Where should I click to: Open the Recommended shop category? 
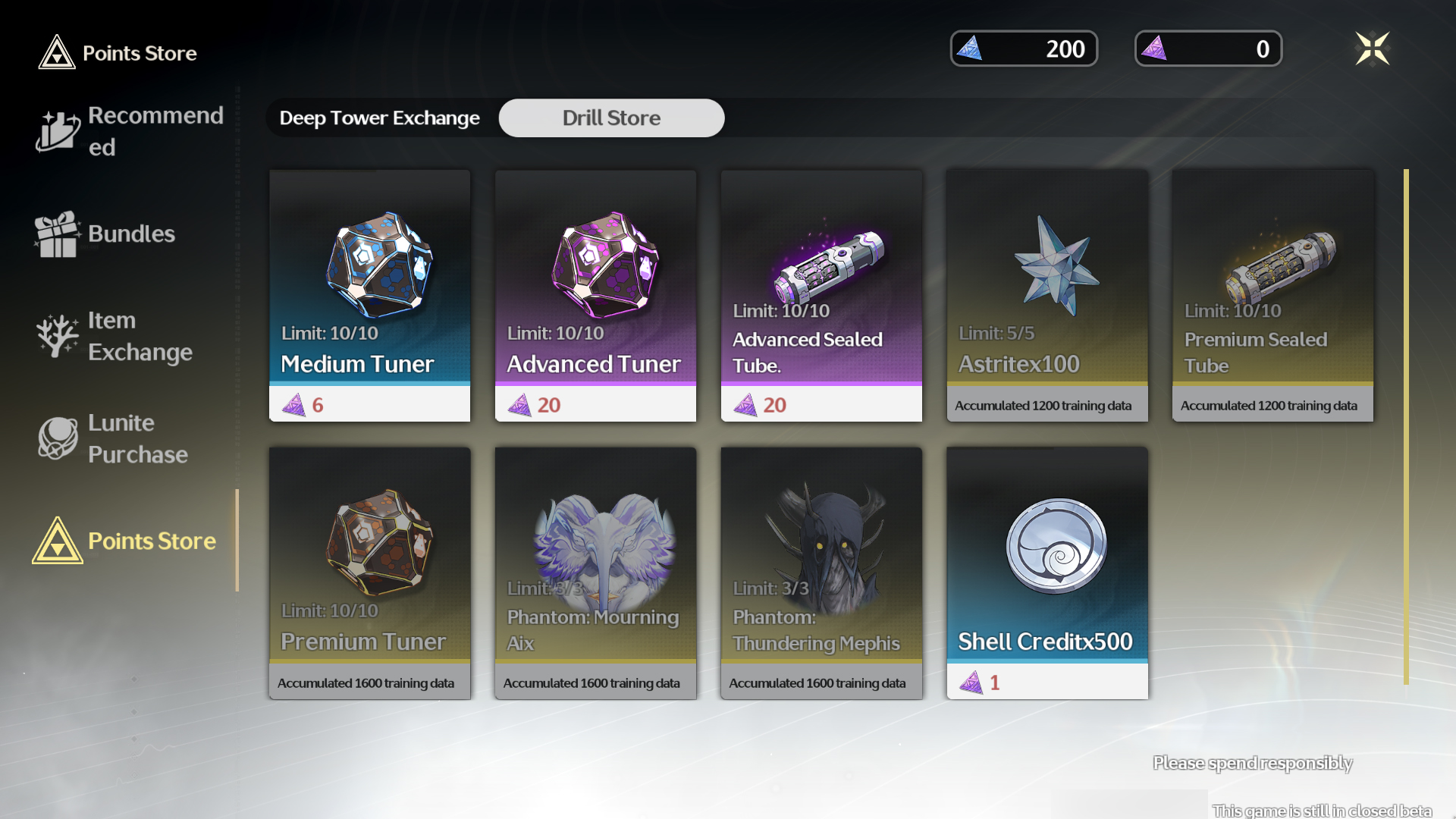pyautogui.click(x=130, y=131)
